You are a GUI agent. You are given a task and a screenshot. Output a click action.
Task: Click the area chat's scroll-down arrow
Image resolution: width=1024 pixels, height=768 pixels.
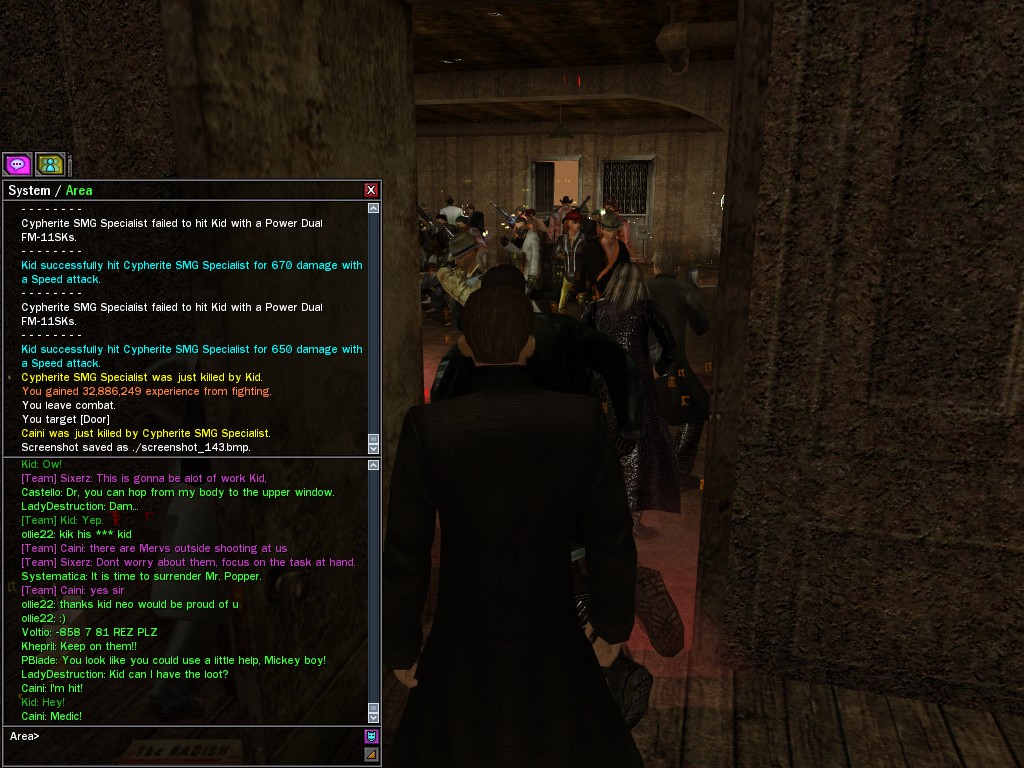point(373,717)
